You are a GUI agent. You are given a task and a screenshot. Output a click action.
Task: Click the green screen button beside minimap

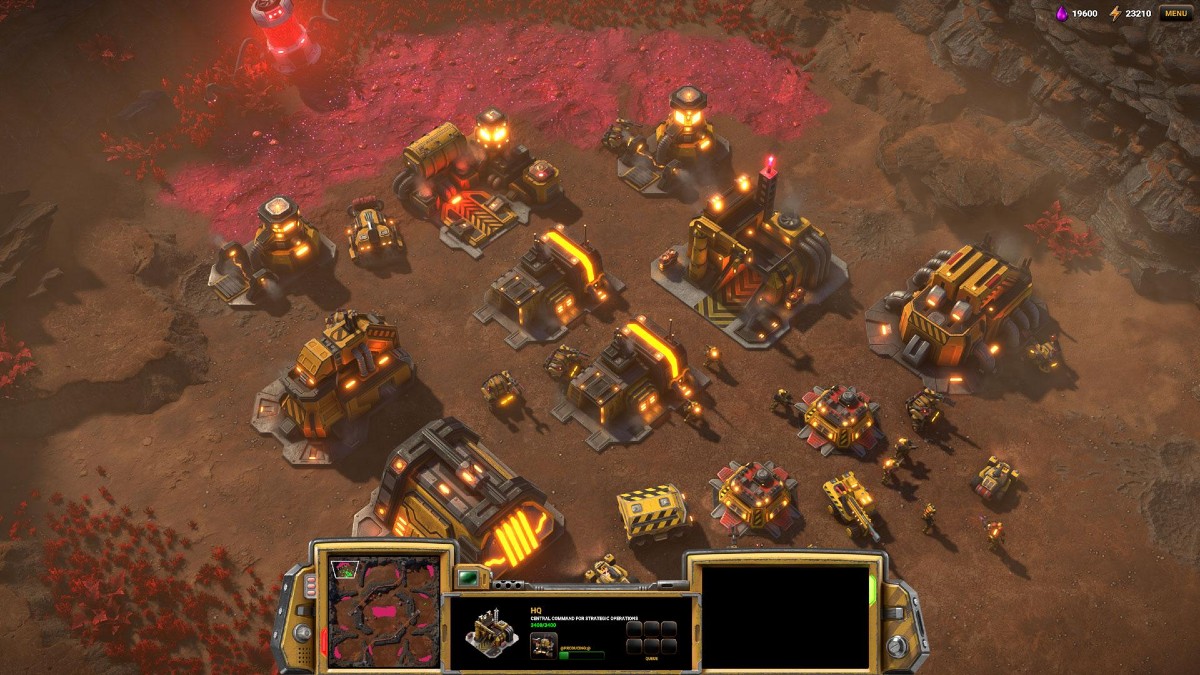click(468, 576)
